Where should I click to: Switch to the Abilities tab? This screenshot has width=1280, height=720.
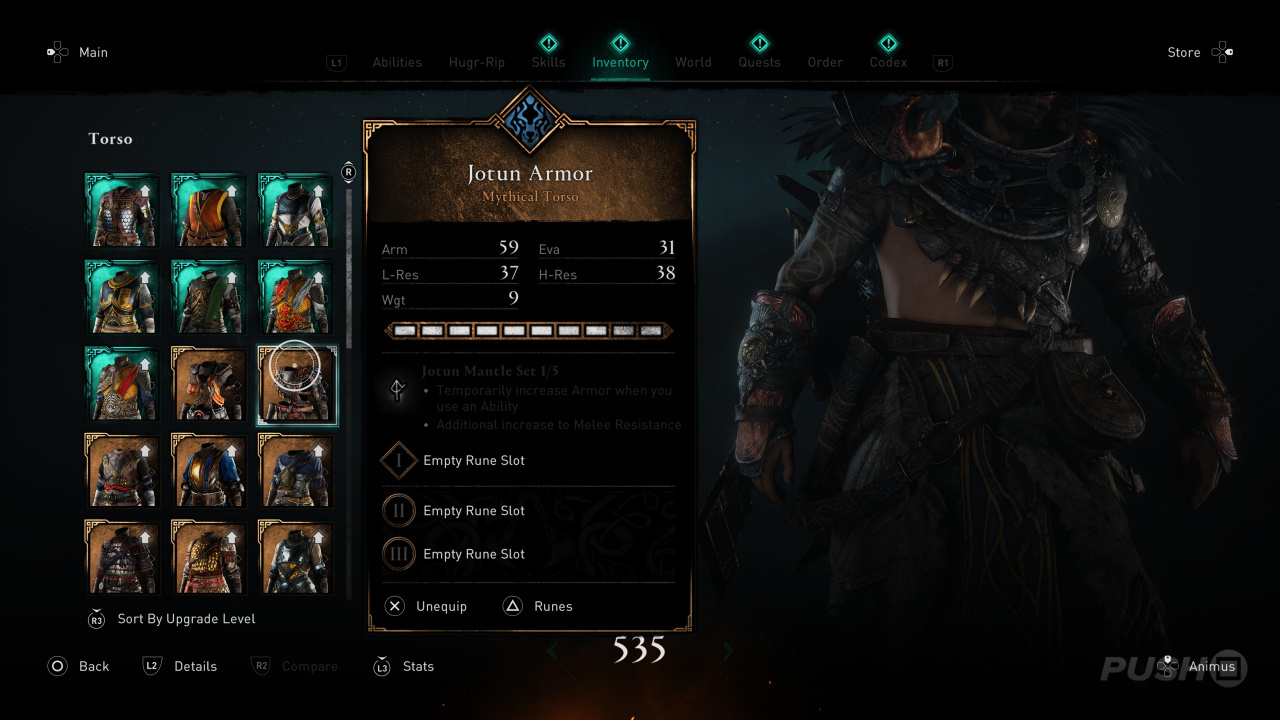pos(397,62)
